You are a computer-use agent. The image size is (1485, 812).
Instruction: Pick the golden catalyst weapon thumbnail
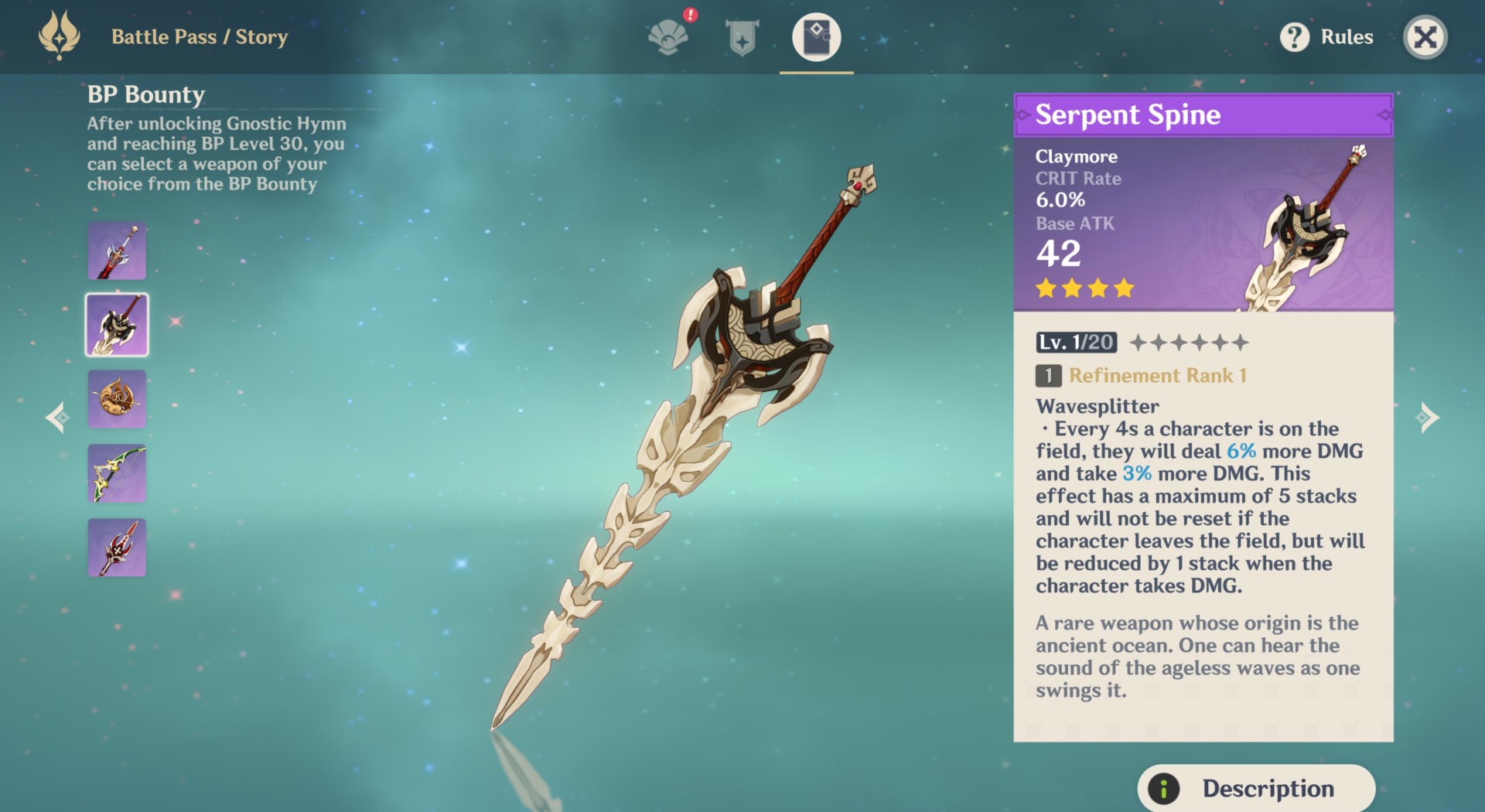point(117,399)
